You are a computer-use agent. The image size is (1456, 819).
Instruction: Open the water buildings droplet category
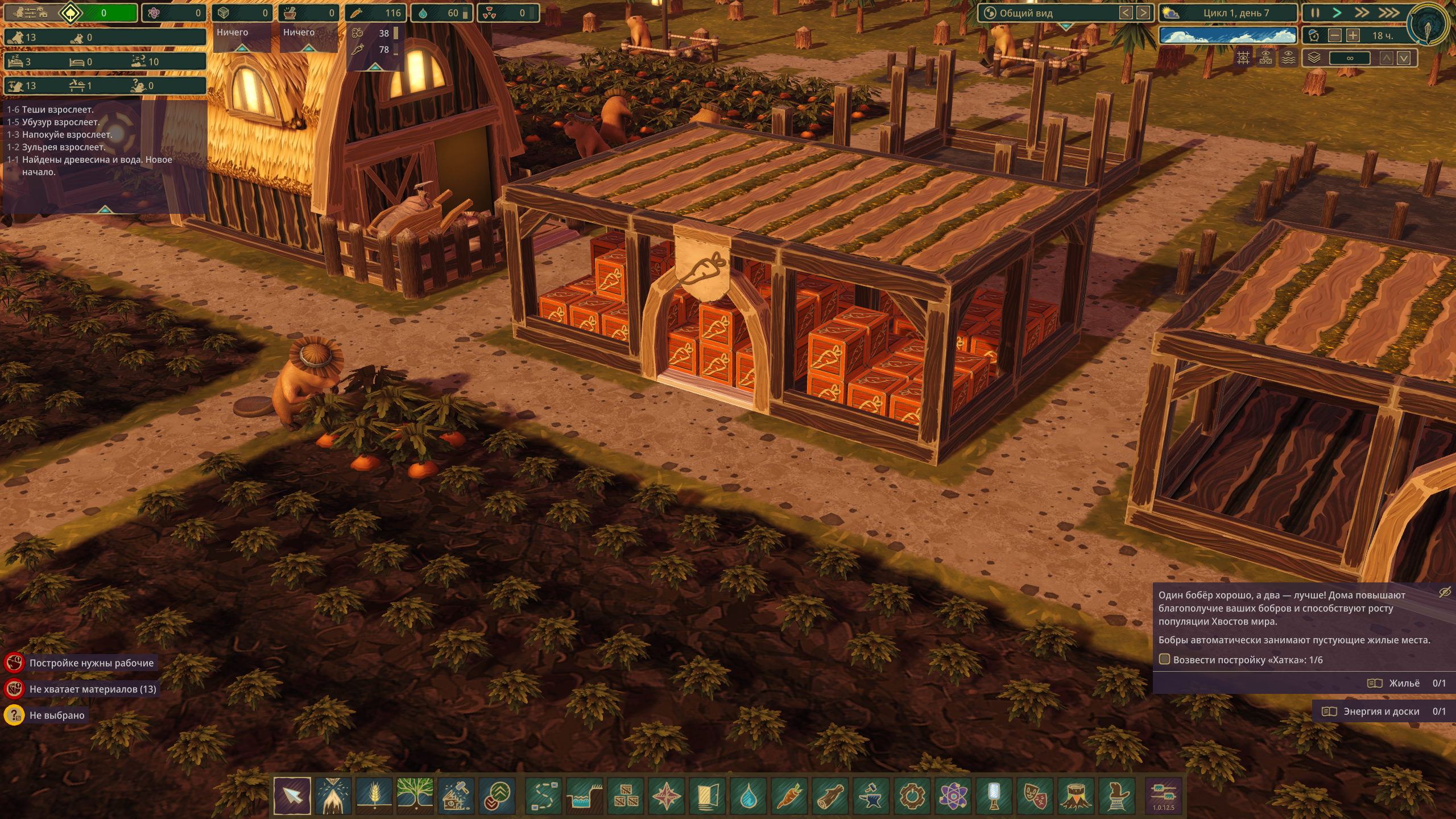pyautogui.click(x=748, y=795)
